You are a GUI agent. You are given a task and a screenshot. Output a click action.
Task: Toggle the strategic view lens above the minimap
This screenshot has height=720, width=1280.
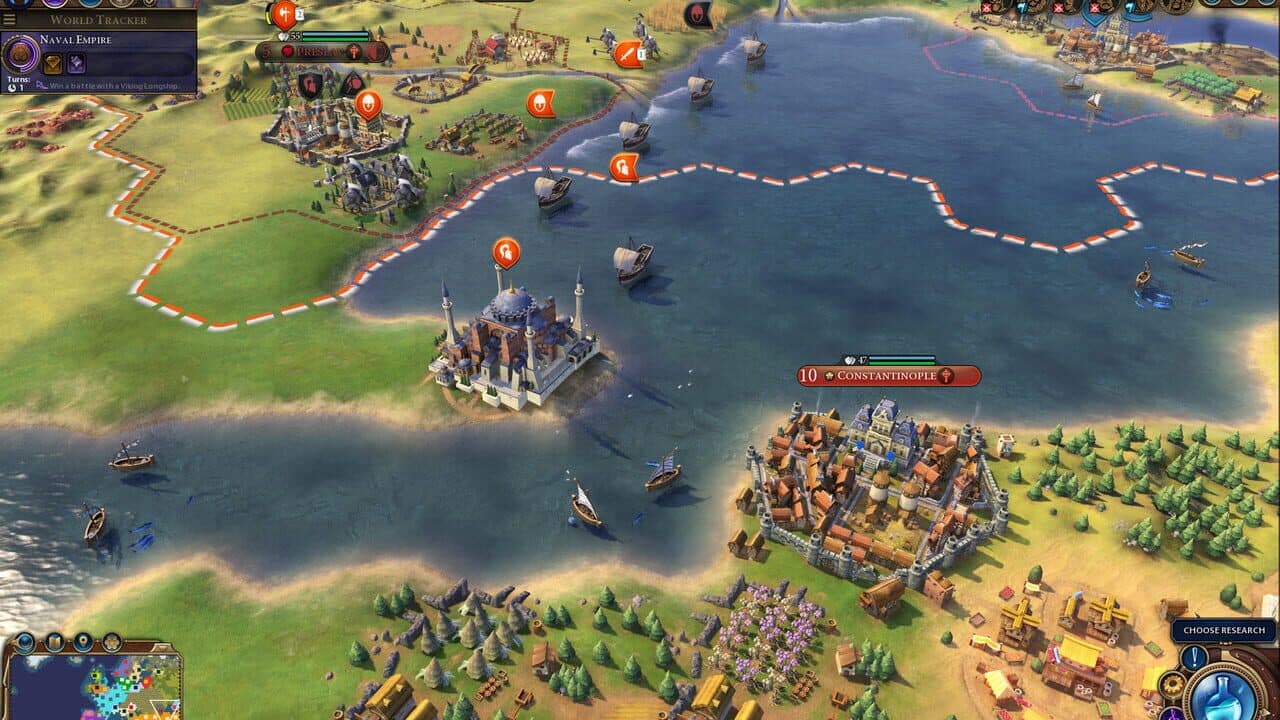point(26,641)
